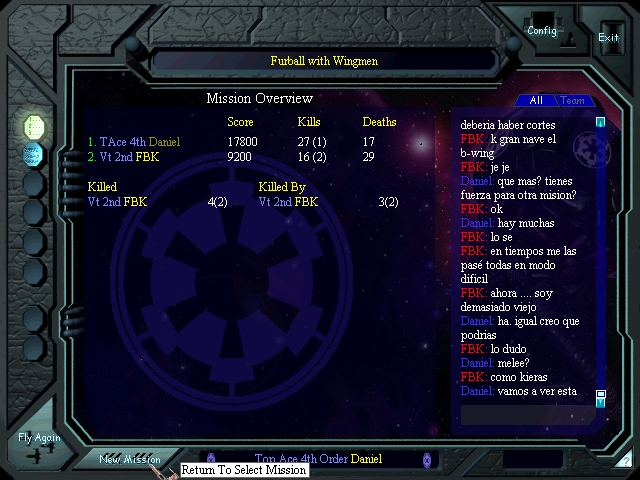This screenshot has height=480, width=640.
Task: Select the glowing green rankings list button
Action: tap(34, 126)
